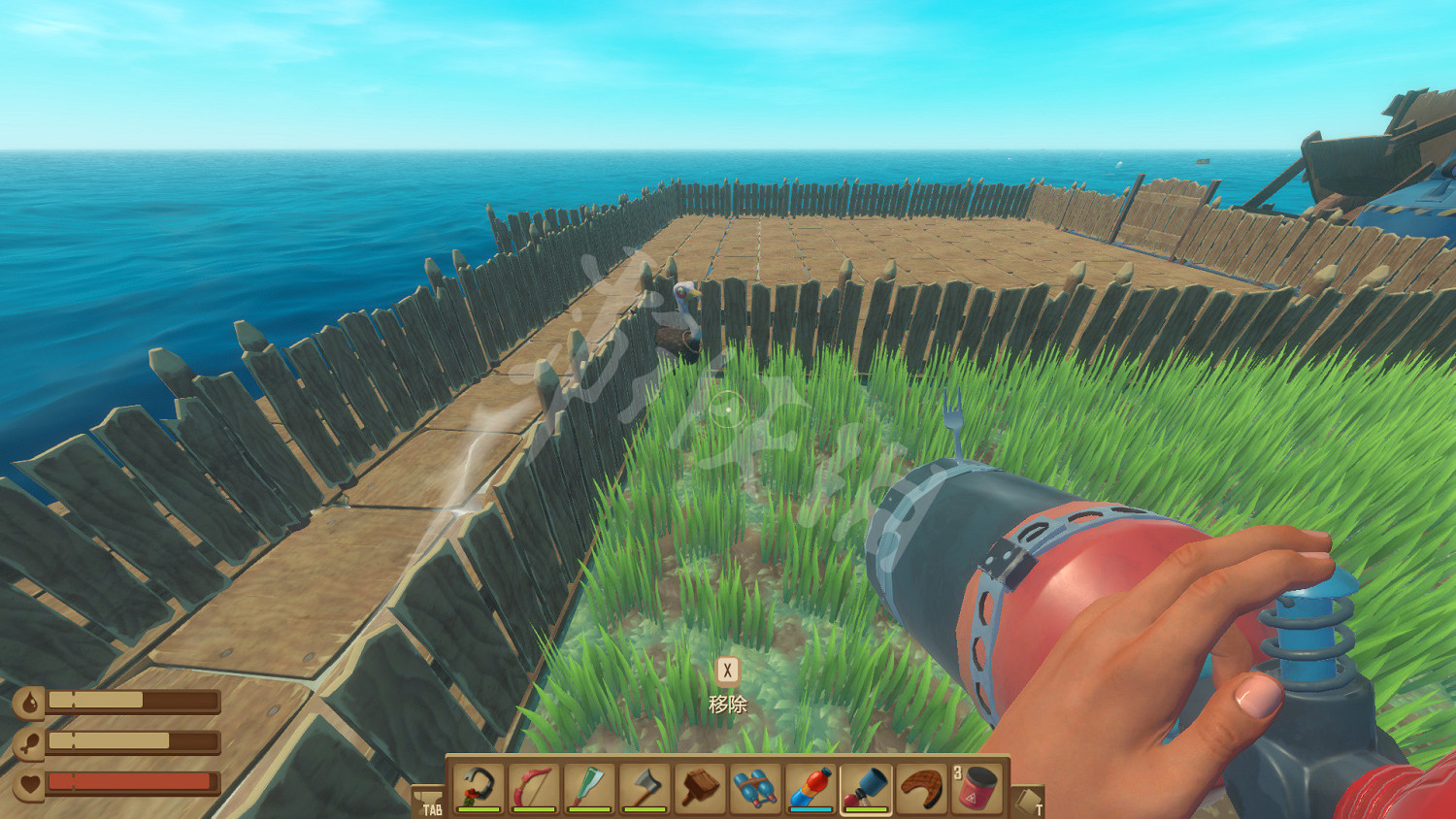Select the axe hotbar slot

[645, 787]
